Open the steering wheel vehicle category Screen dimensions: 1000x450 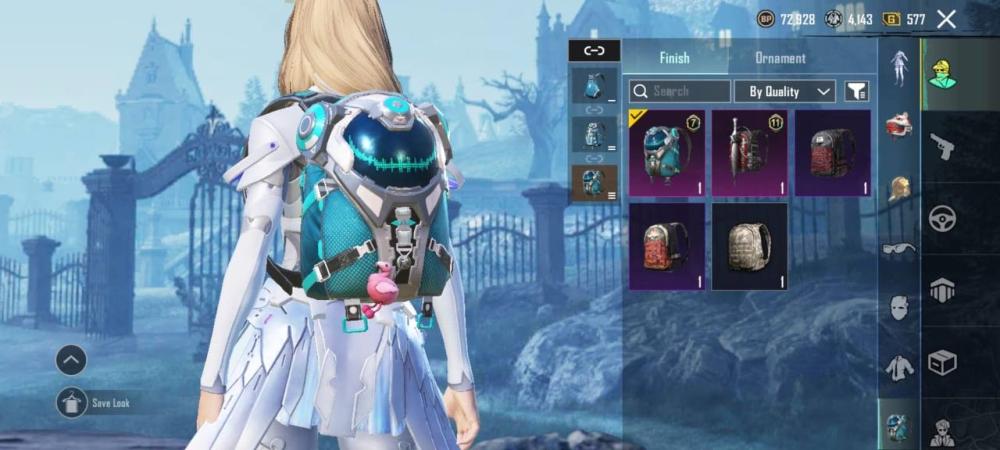pyautogui.click(x=942, y=218)
